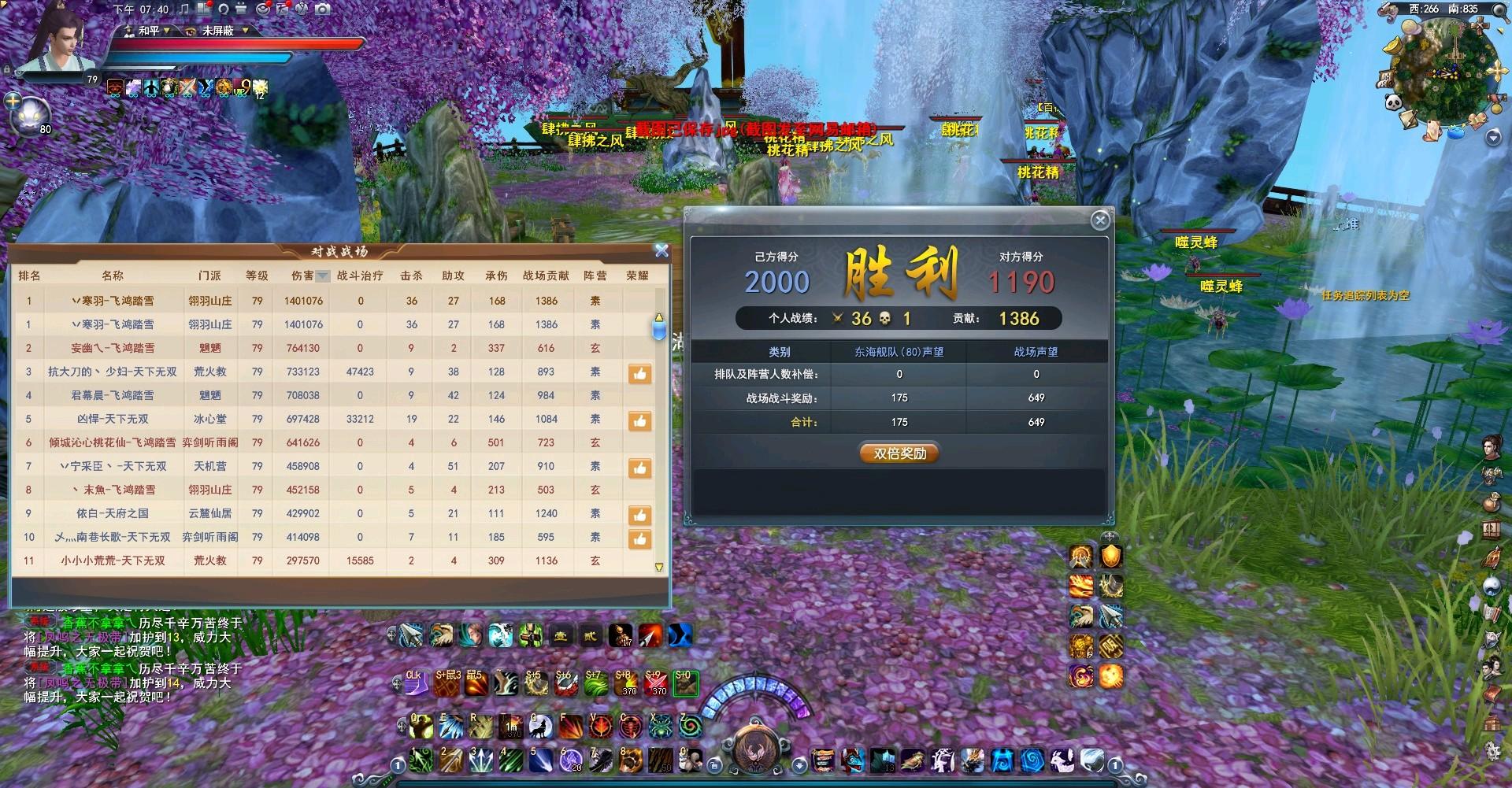Give a thumbs-up to 凶悍-天下无双
This screenshot has height=788, width=1512.
639,421
